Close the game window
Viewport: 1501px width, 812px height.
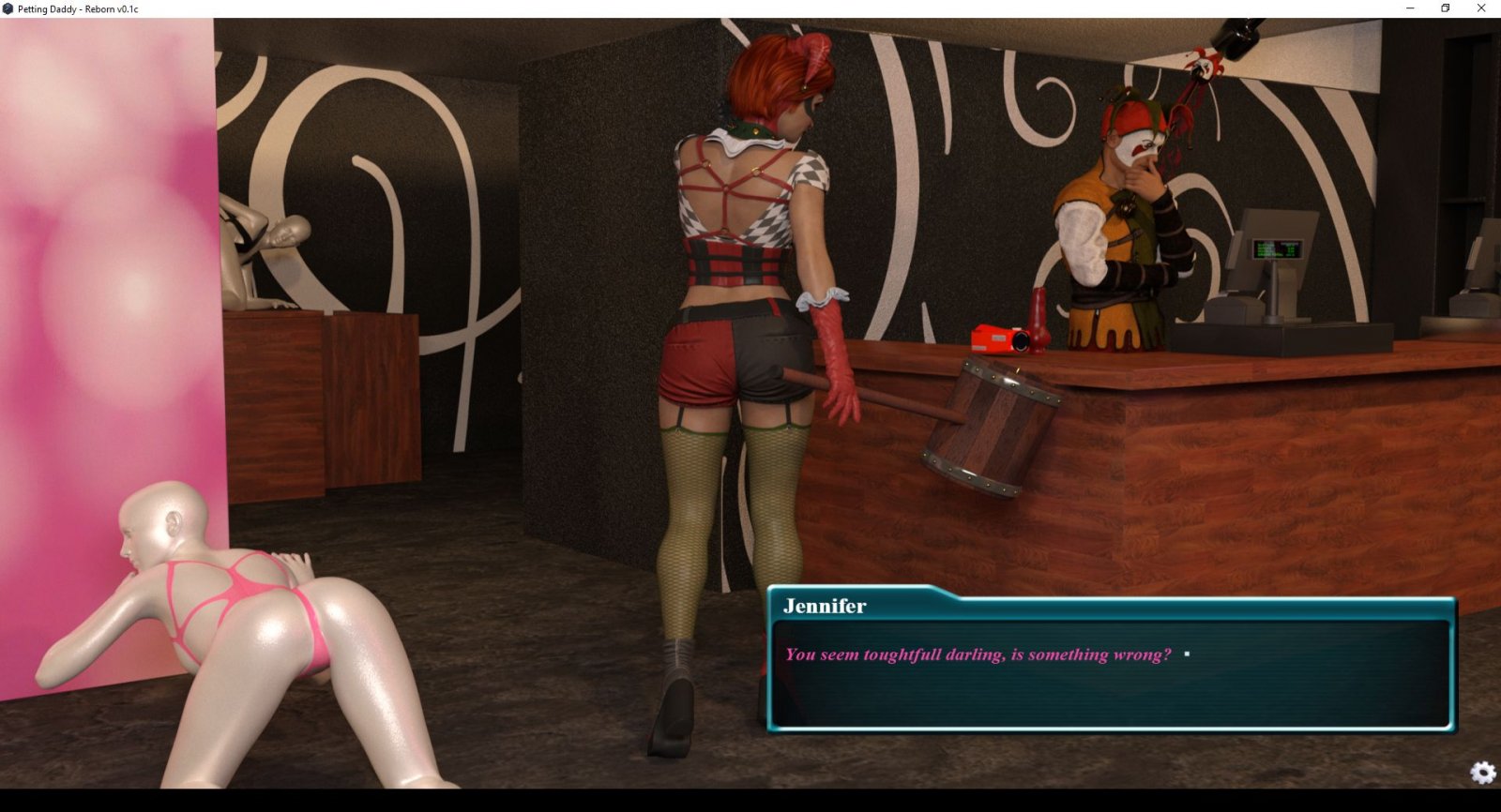click(1481, 8)
